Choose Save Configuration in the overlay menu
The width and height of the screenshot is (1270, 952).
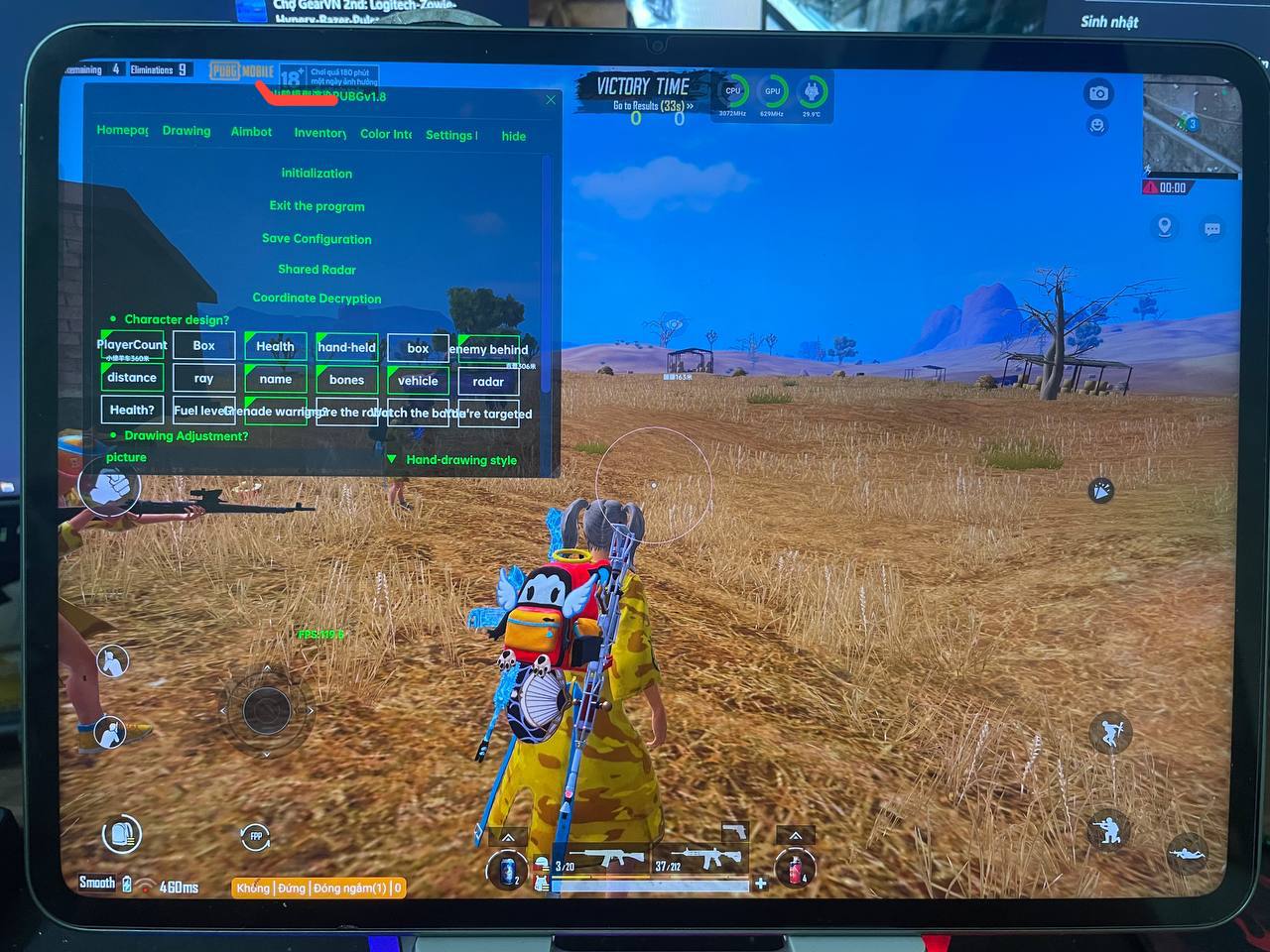(x=317, y=239)
